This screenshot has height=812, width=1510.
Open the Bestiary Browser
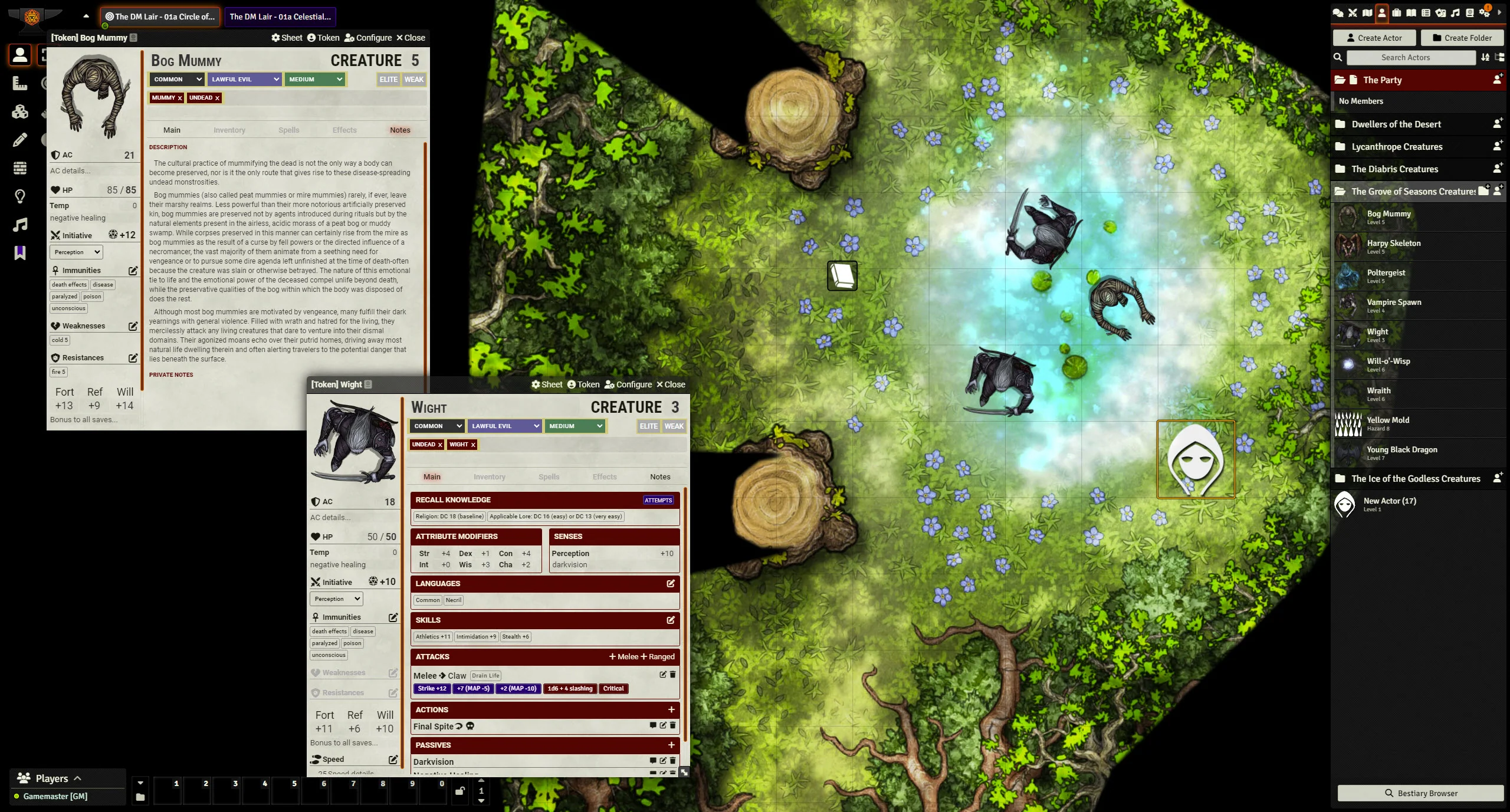pos(1420,793)
